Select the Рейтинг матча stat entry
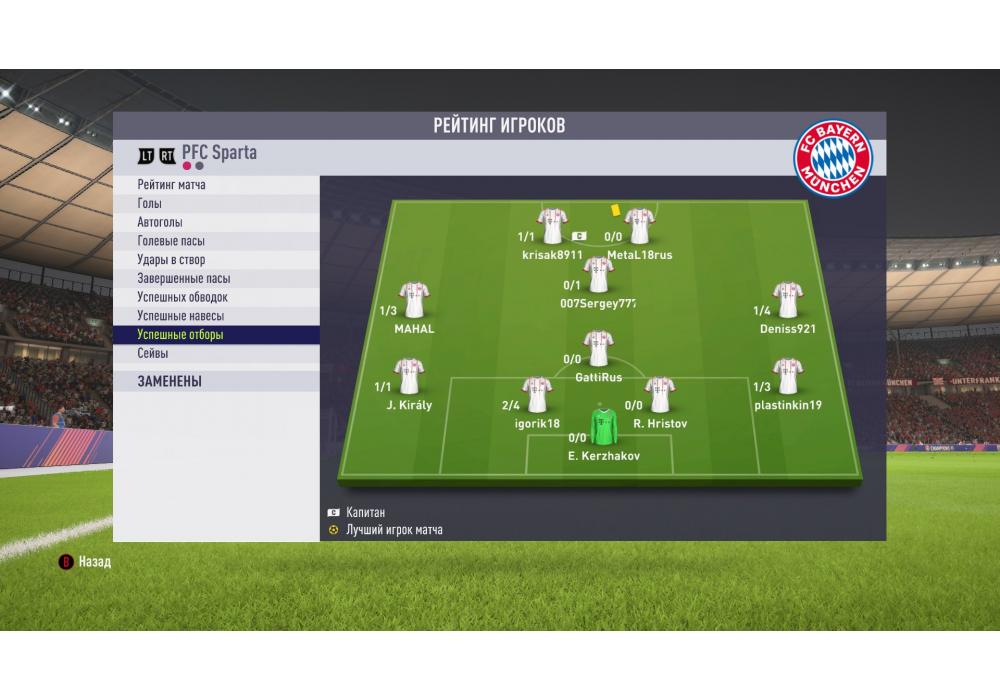The height and width of the screenshot is (700, 1000). pos(172,185)
